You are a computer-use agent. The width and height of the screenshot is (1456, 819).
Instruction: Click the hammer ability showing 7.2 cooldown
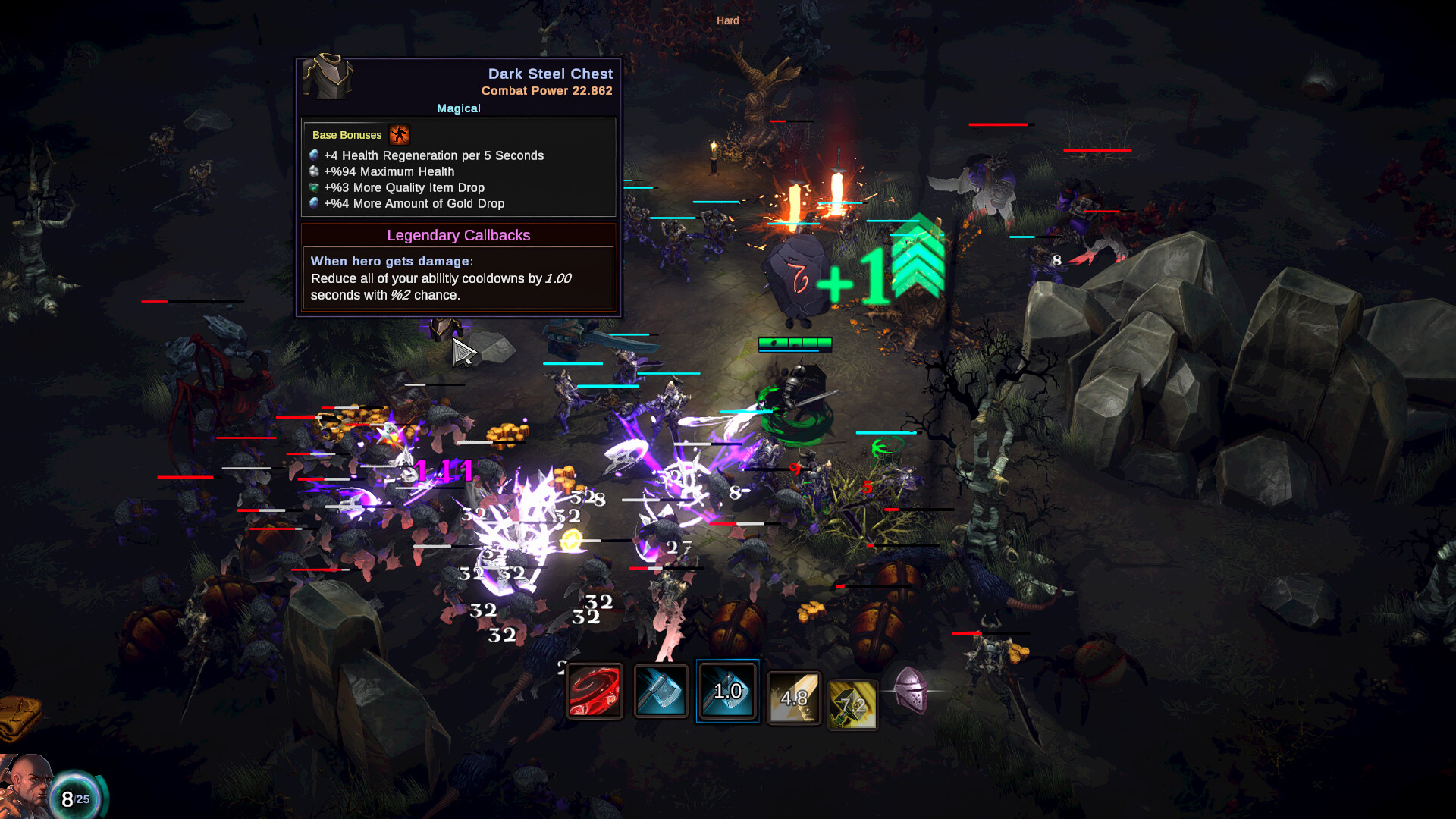click(x=852, y=704)
